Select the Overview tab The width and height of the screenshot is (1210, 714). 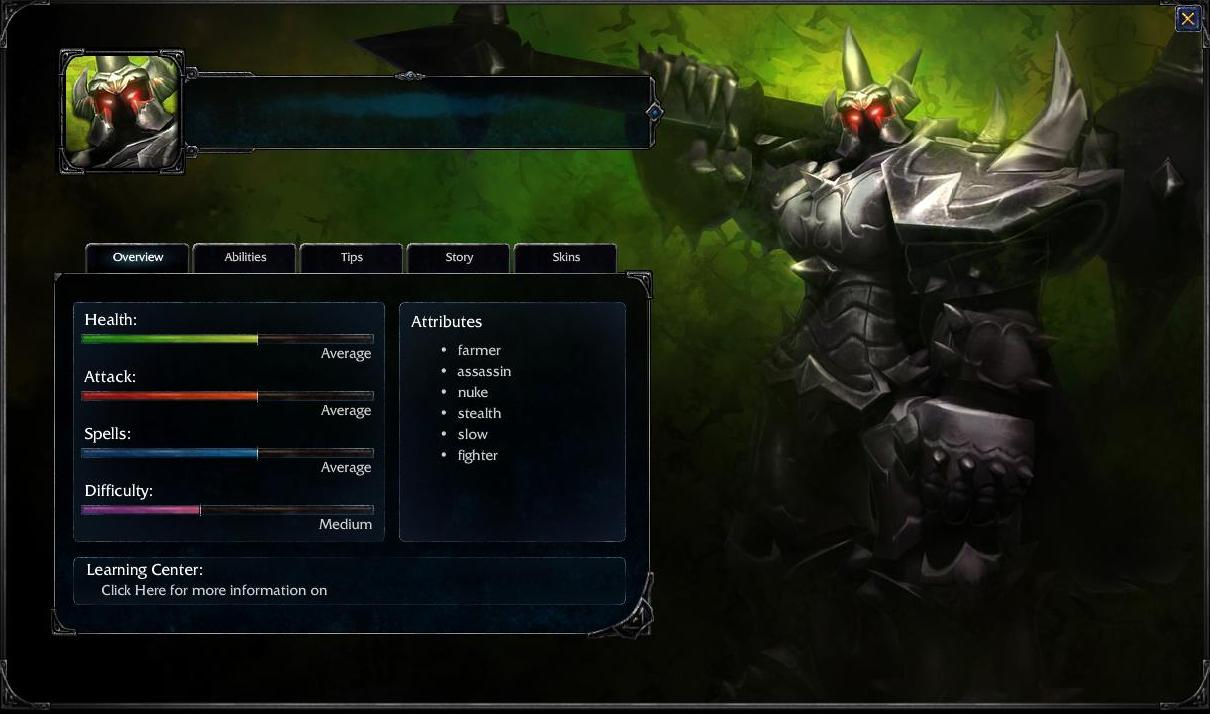point(138,257)
